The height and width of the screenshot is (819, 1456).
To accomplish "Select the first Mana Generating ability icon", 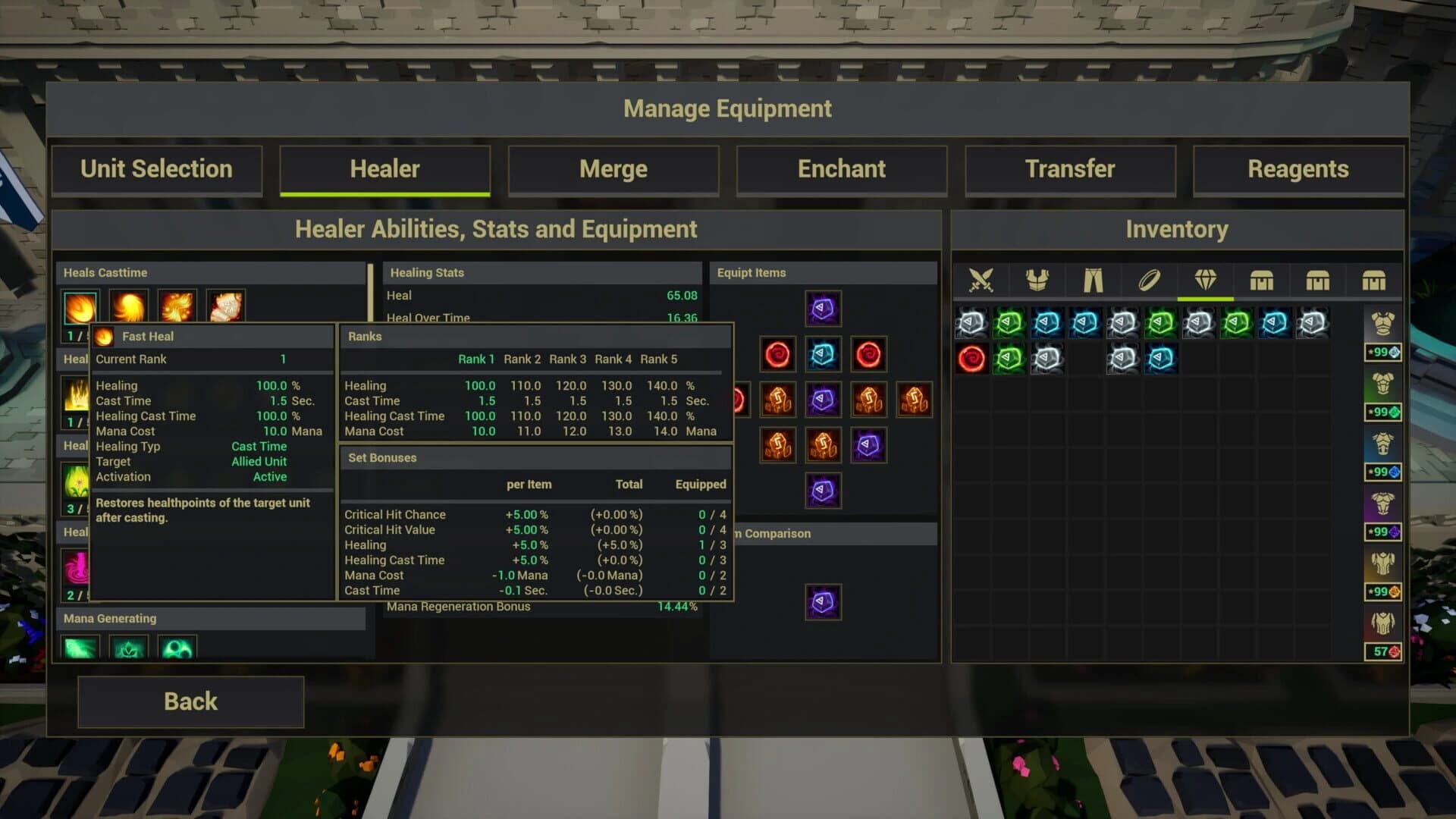I will click(80, 648).
